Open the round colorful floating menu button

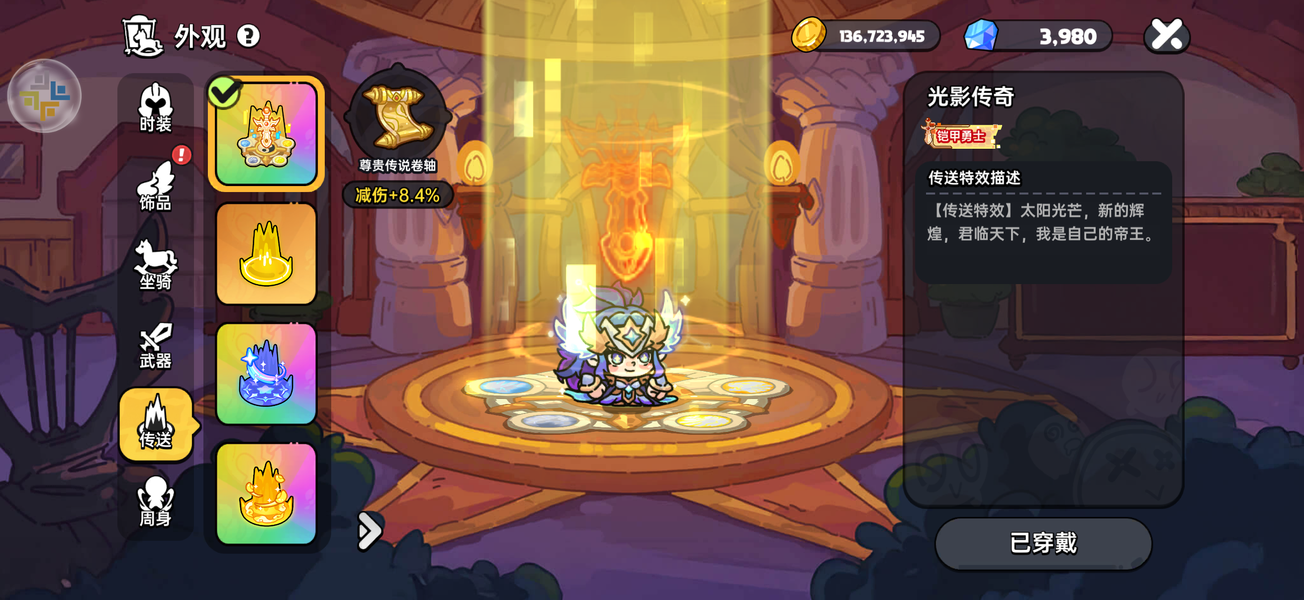point(44,96)
